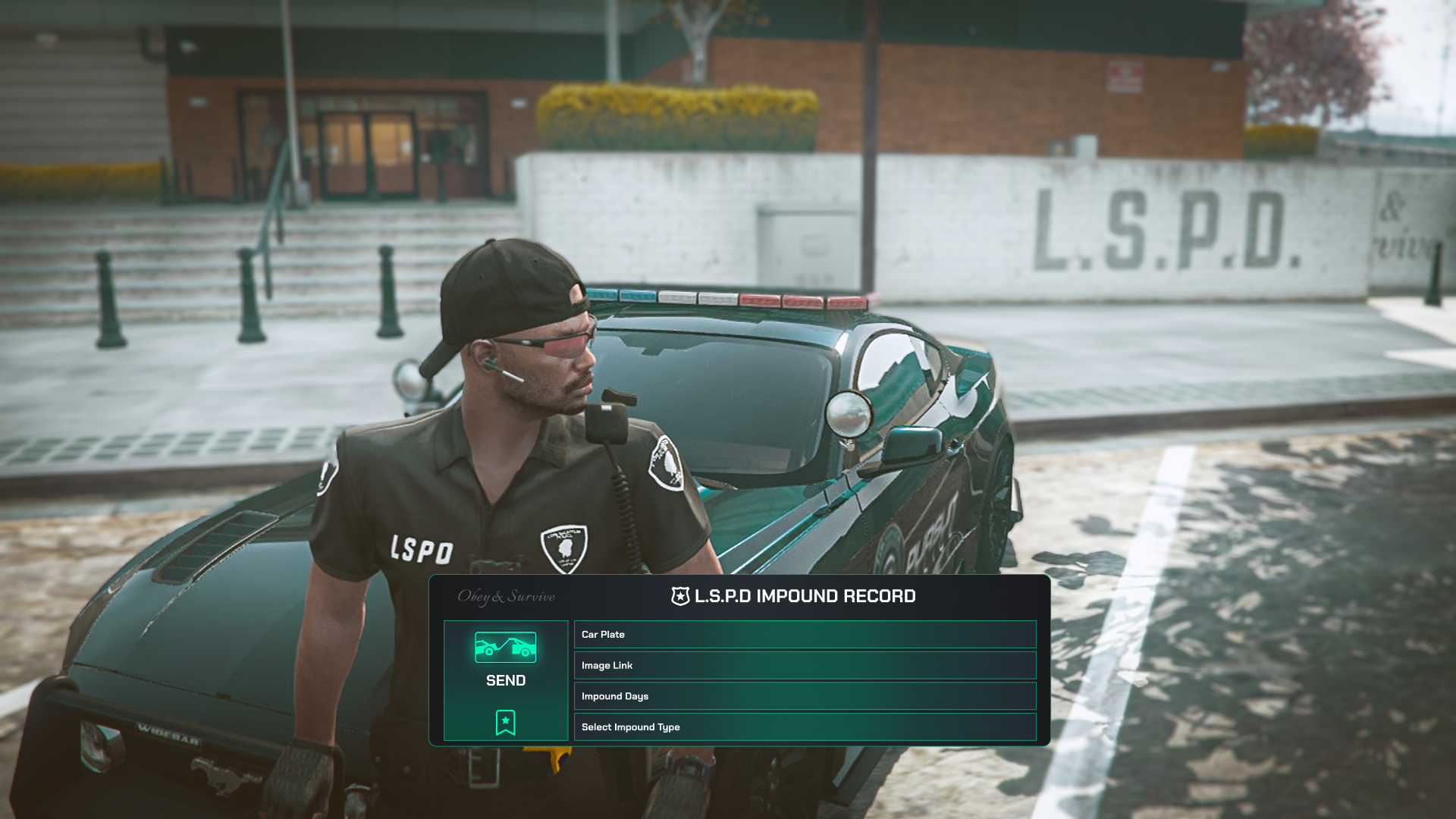Send the impound record

click(x=505, y=660)
